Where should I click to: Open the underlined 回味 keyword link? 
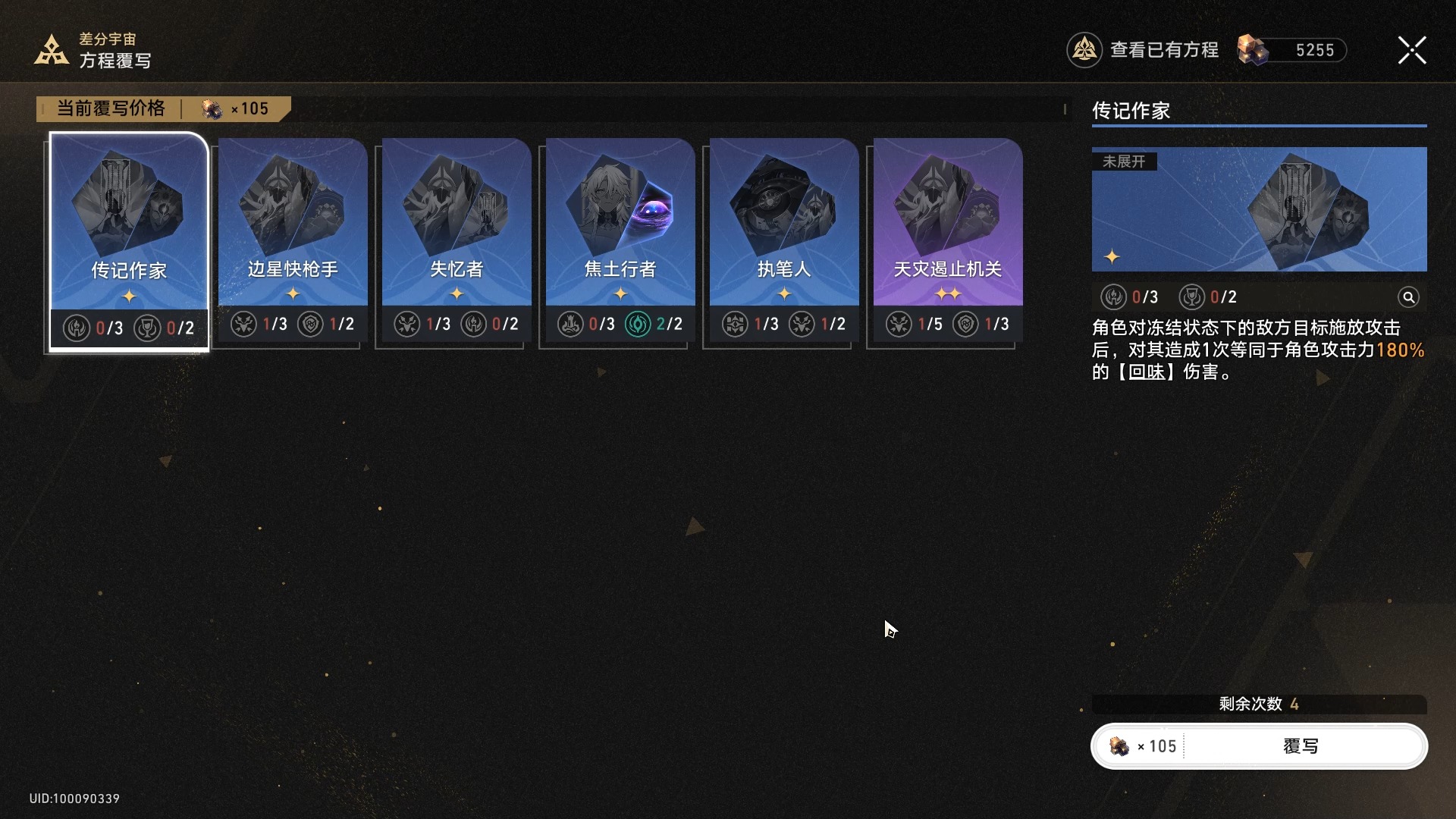click(x=1147, y=372)
